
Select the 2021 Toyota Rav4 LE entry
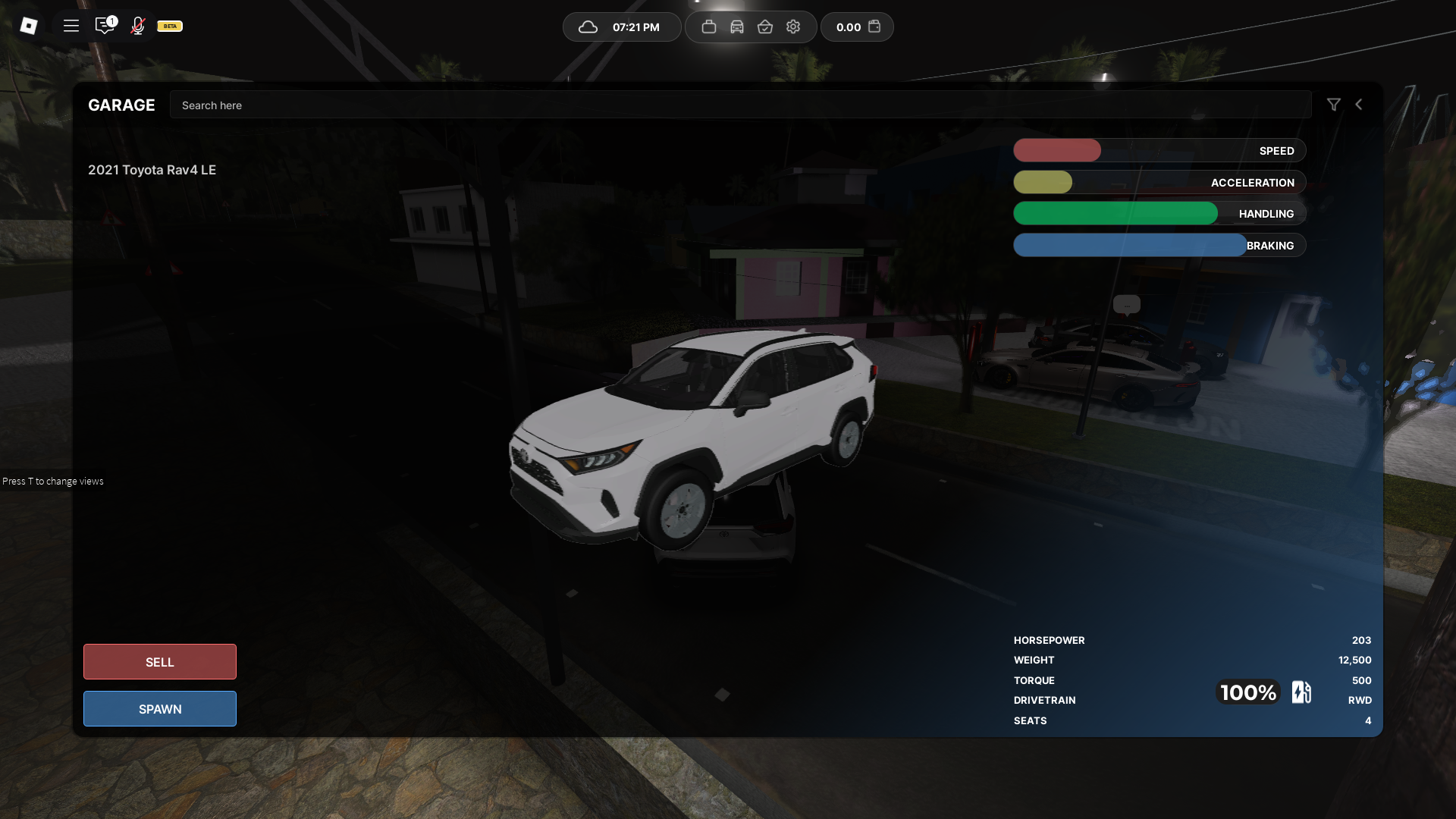[x=152, y=170]
